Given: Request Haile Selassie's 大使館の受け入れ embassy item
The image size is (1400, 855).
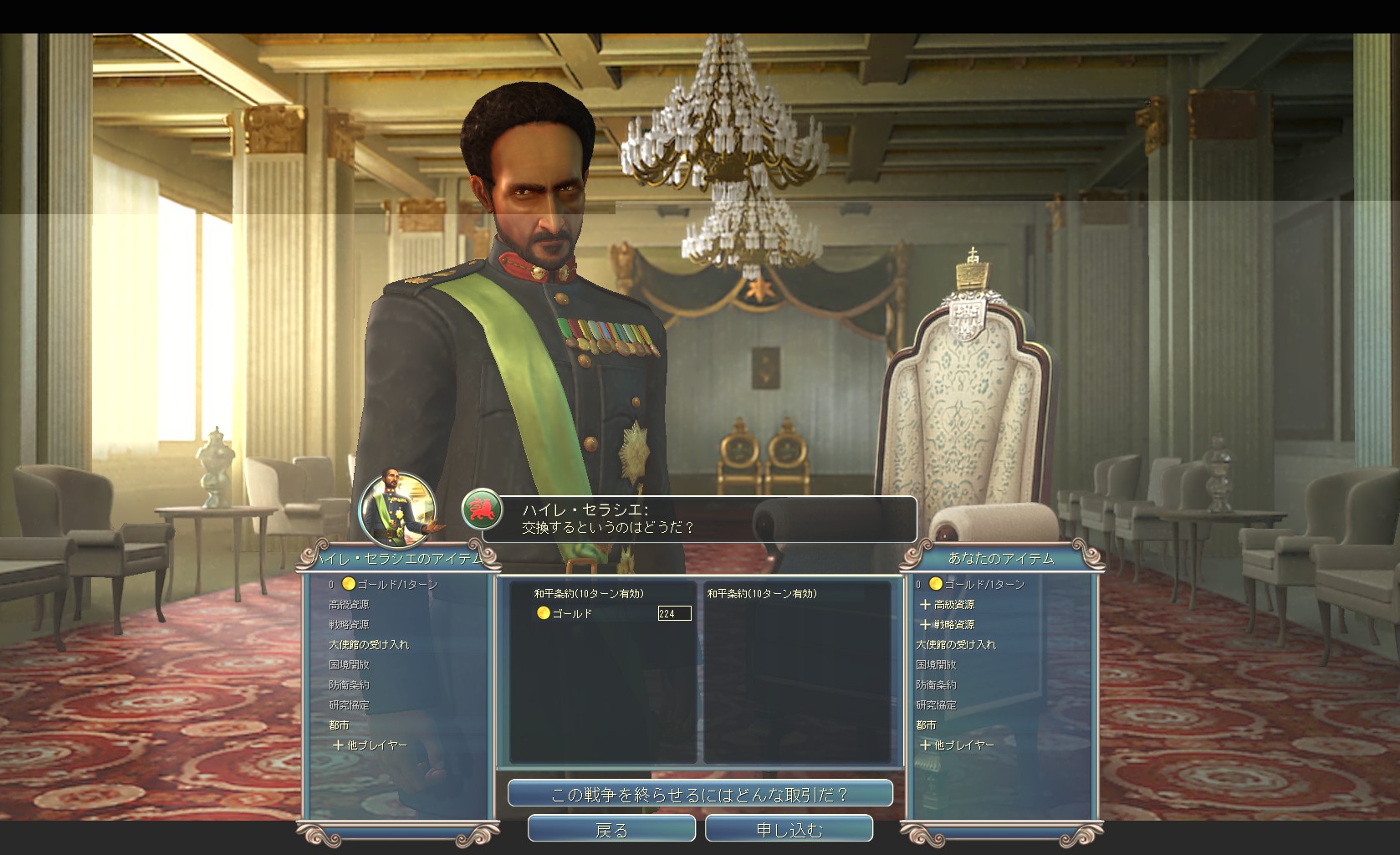Looking at the screenshot, I should tap(369, 644).
